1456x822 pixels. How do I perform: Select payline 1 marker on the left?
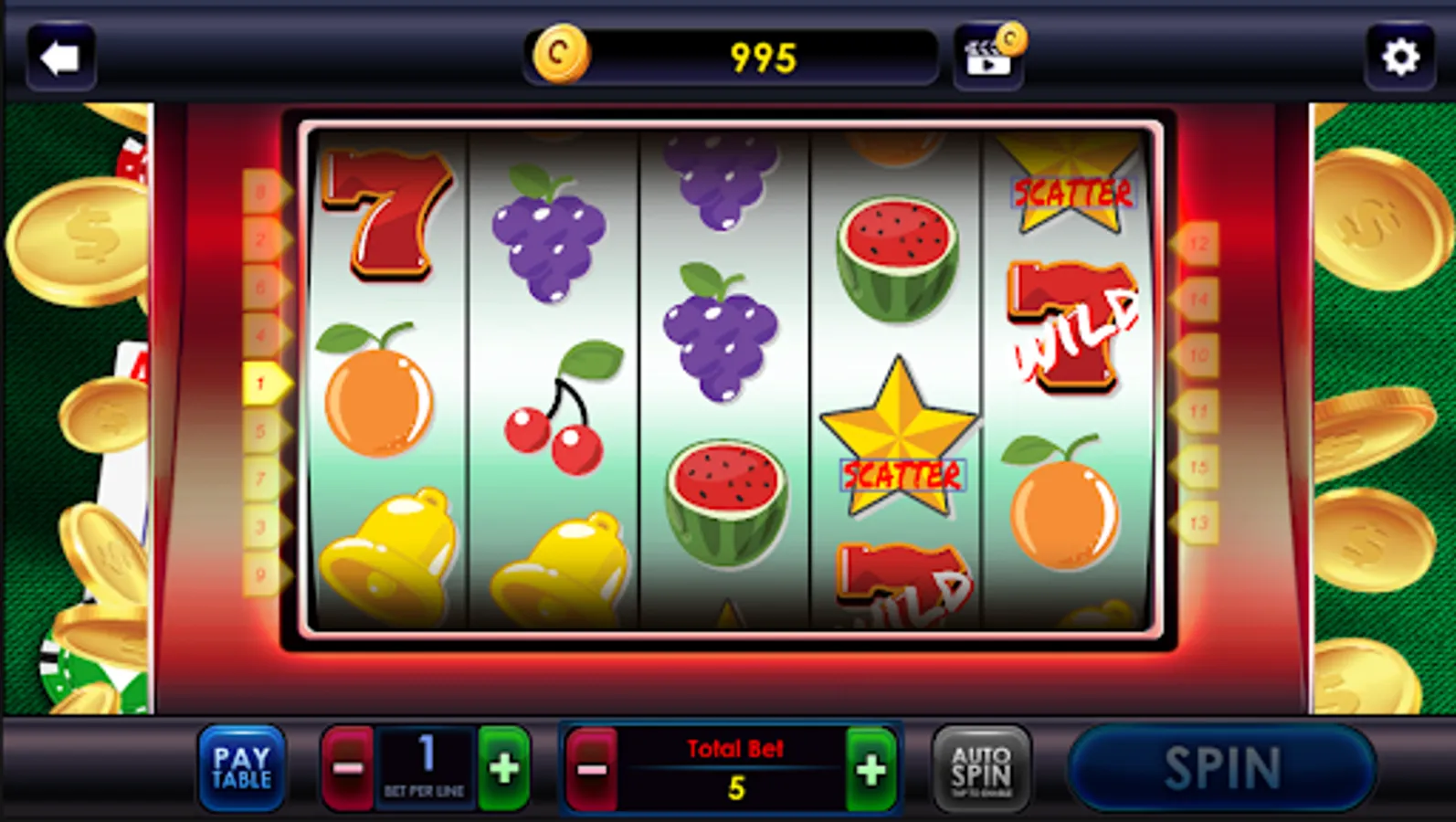pyautogui.click(x=266, y=382)
